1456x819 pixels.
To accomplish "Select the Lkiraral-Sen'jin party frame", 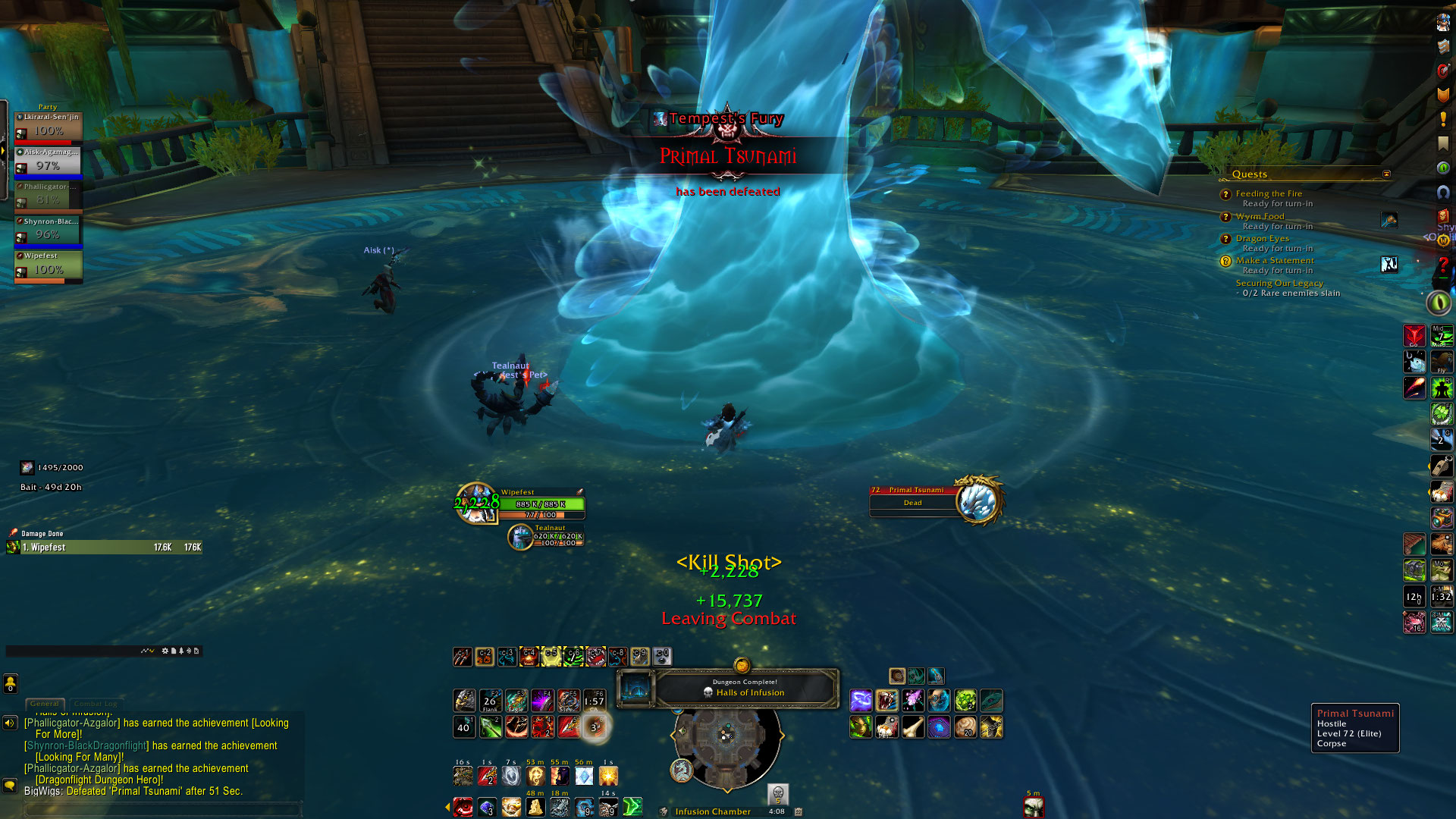I will [49, 129].
